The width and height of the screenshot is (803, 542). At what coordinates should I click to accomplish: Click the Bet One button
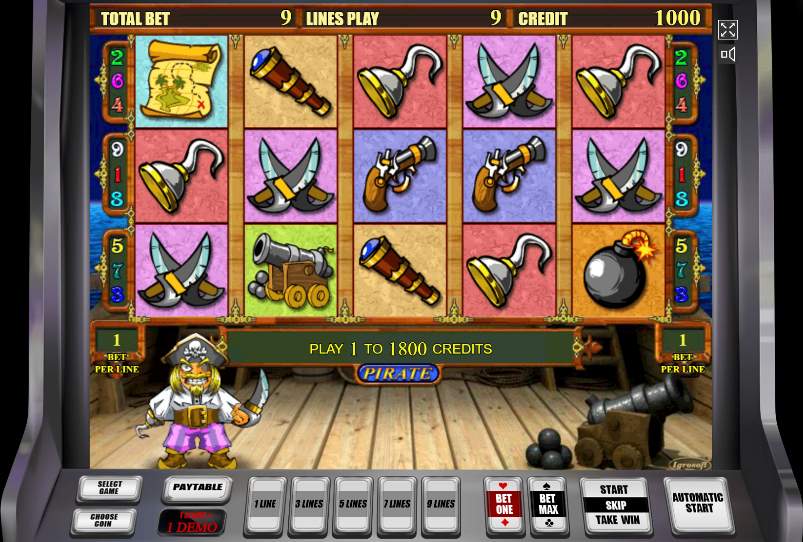503,504
